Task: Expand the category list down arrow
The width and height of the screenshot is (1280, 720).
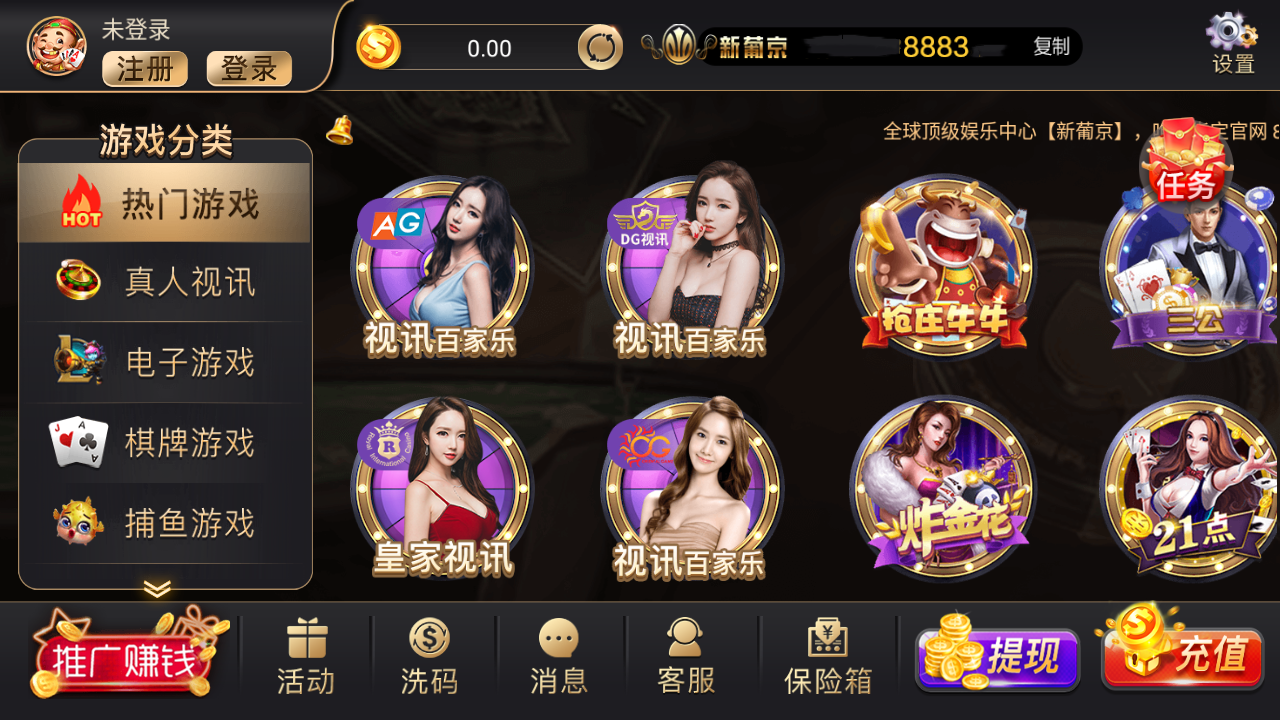Action: point(157,589)
